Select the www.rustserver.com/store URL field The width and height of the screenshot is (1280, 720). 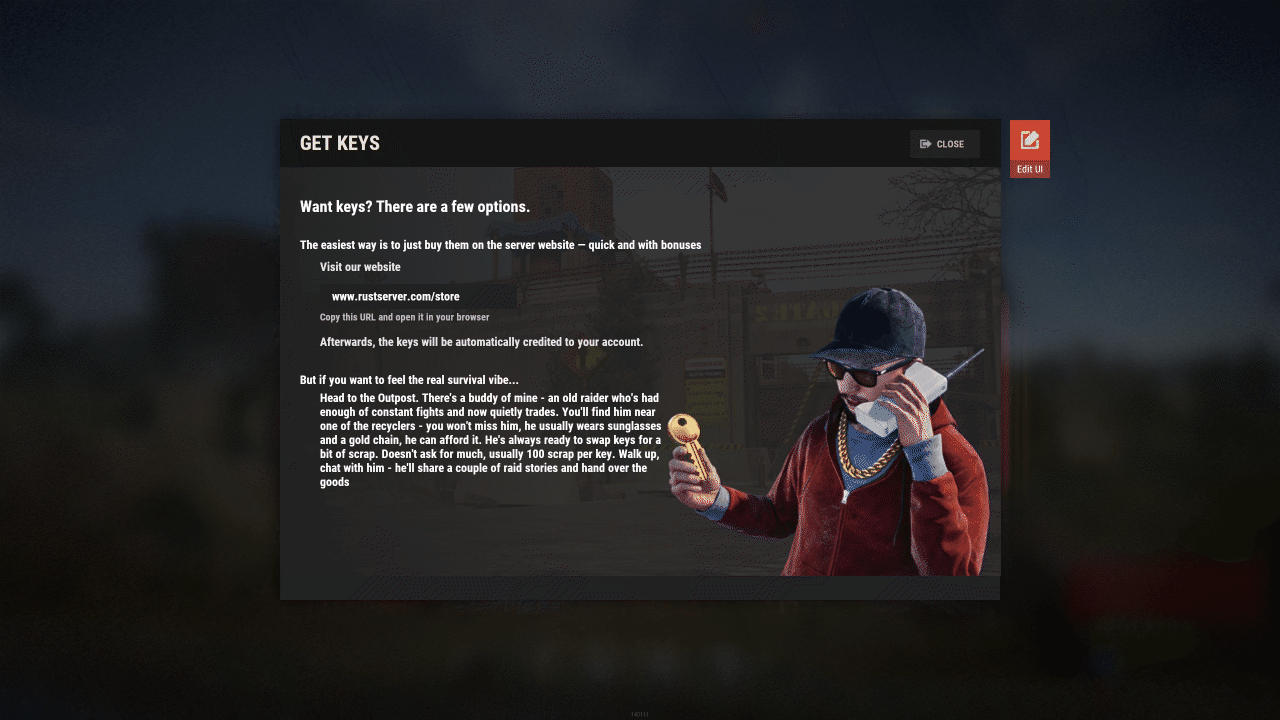tap(418, 297)
